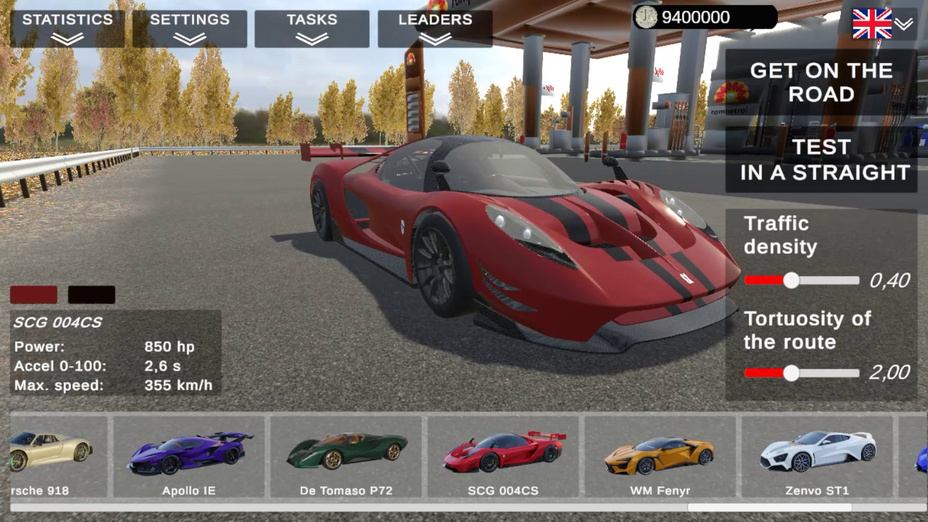This screenshot has width=928, height=522.
Task: Adjust the Traffic density slider
Action: [791, 281]
